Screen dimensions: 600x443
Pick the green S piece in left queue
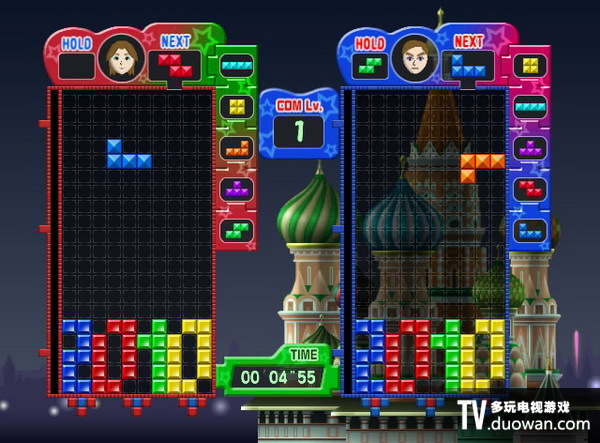[237, 229]
